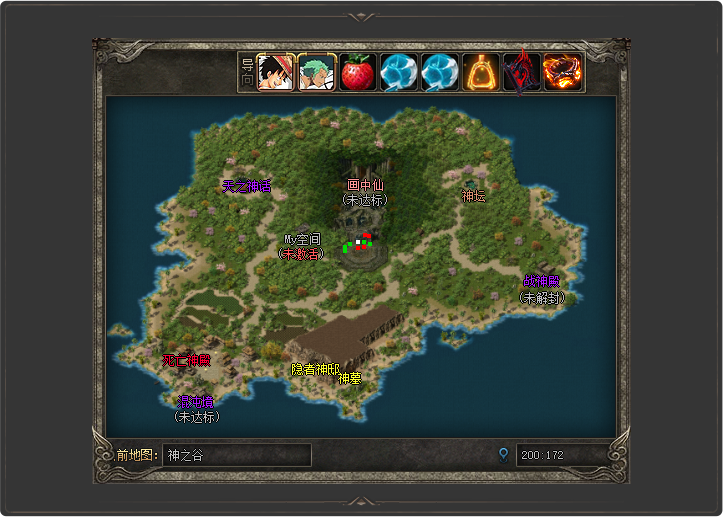The width and height of the screenshot is (723, 517).
Task: Go to the 神坛 location label
Action: coord(473,196)
